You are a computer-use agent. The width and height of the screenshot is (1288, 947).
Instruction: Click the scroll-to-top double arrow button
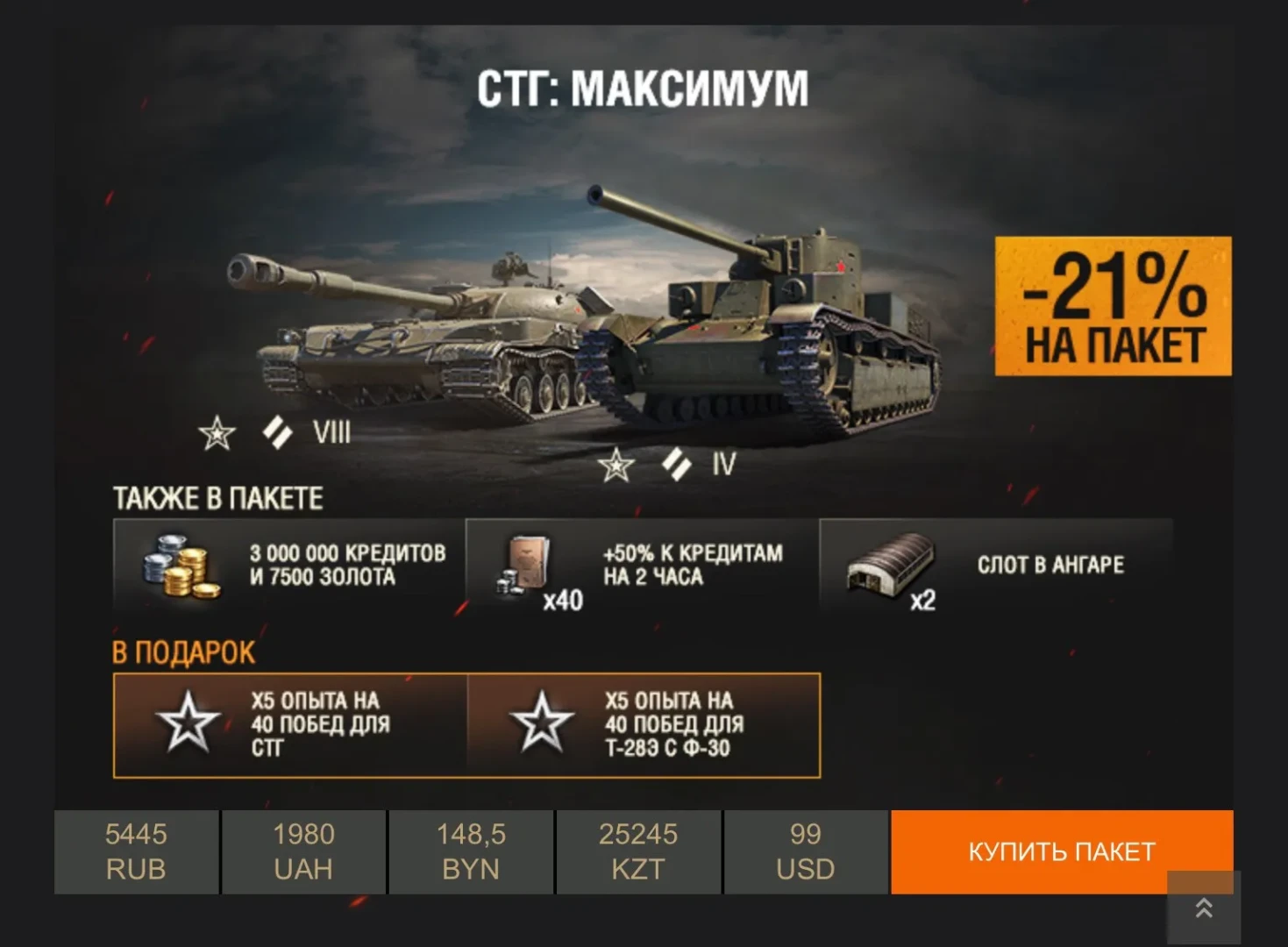point(1204,908)
